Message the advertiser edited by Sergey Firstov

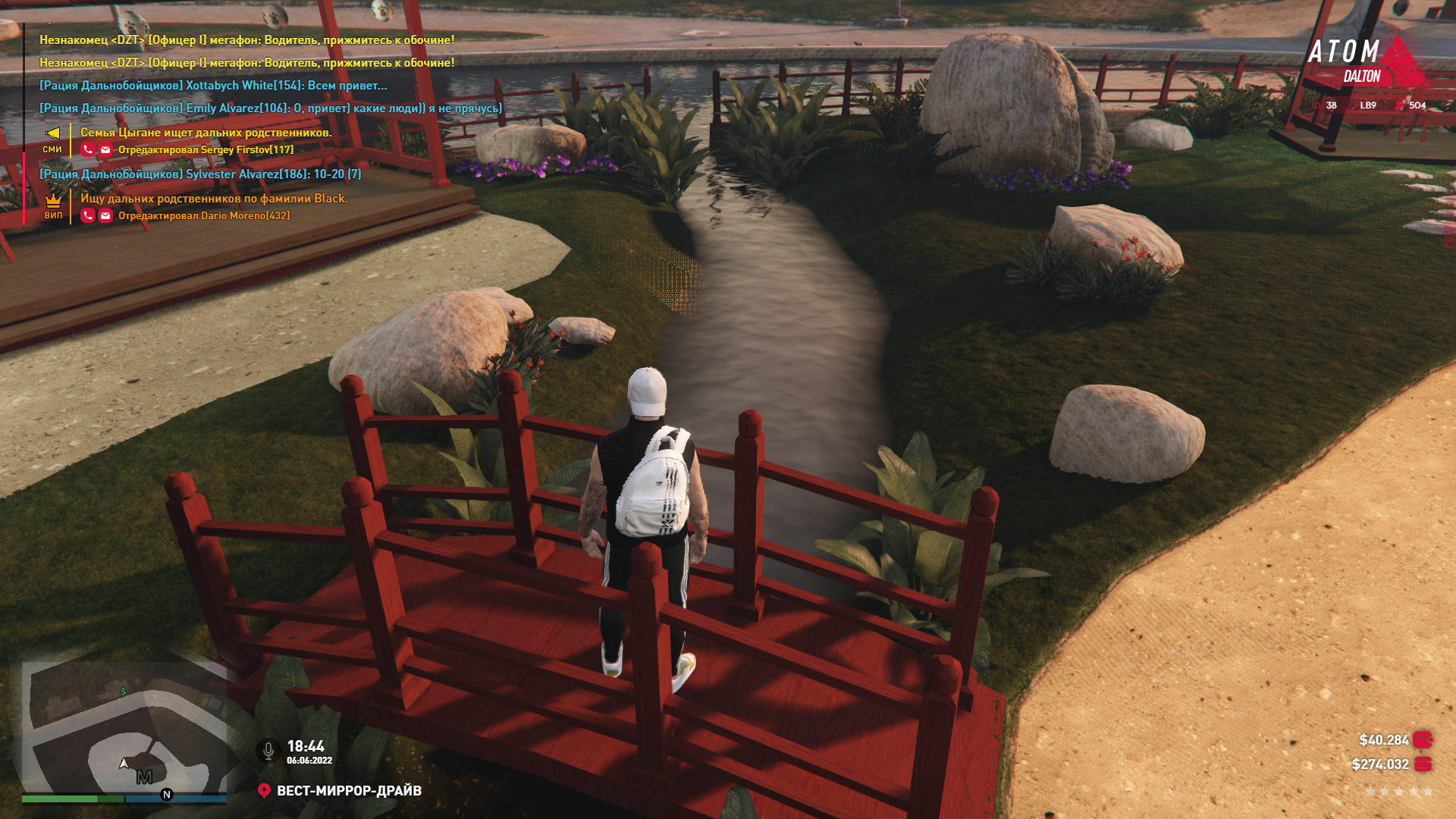[x=105, y=150]
